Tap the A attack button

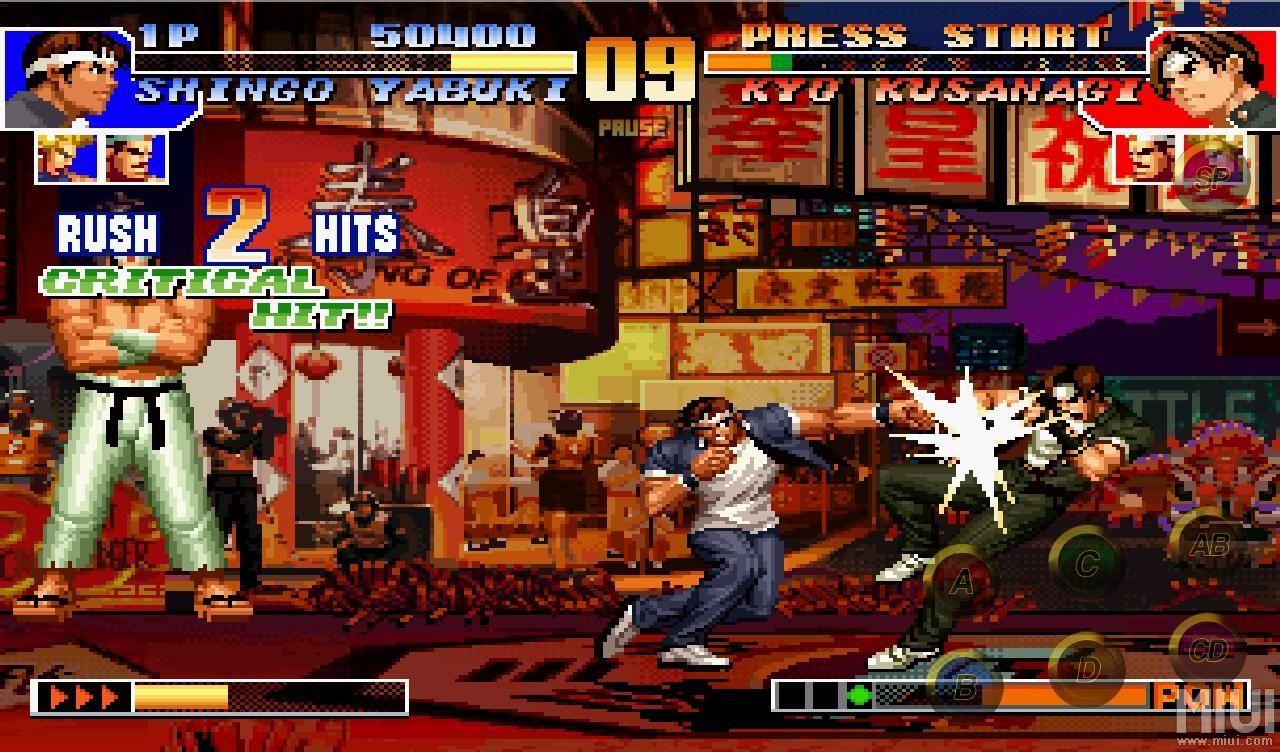coord(961,583)
